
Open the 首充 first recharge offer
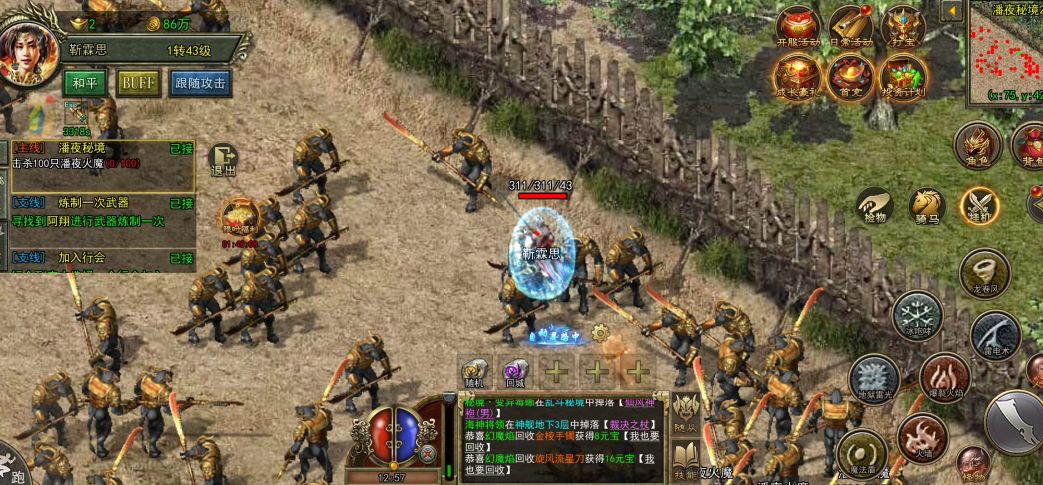tap(850, 77)
